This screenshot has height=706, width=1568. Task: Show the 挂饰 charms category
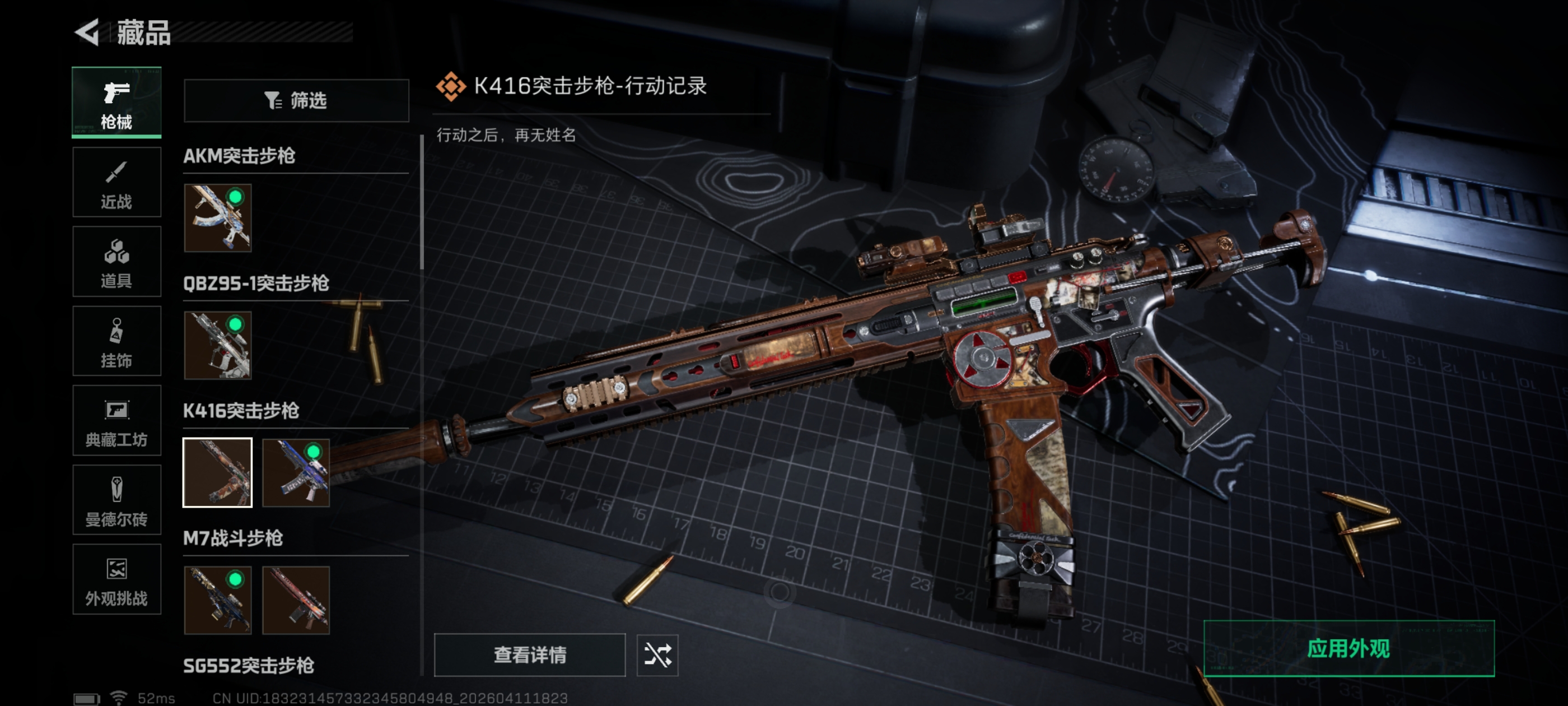(x=116, y=341)
